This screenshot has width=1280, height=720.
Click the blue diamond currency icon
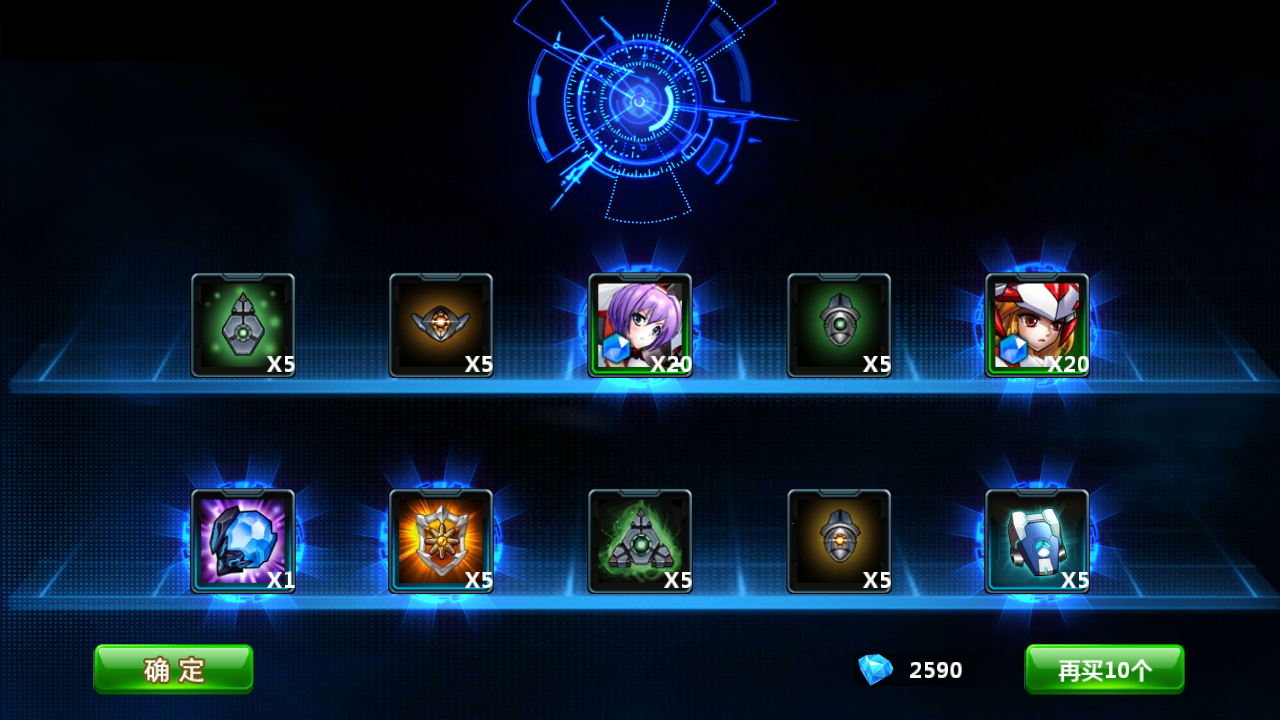click(x=875, y=669)
